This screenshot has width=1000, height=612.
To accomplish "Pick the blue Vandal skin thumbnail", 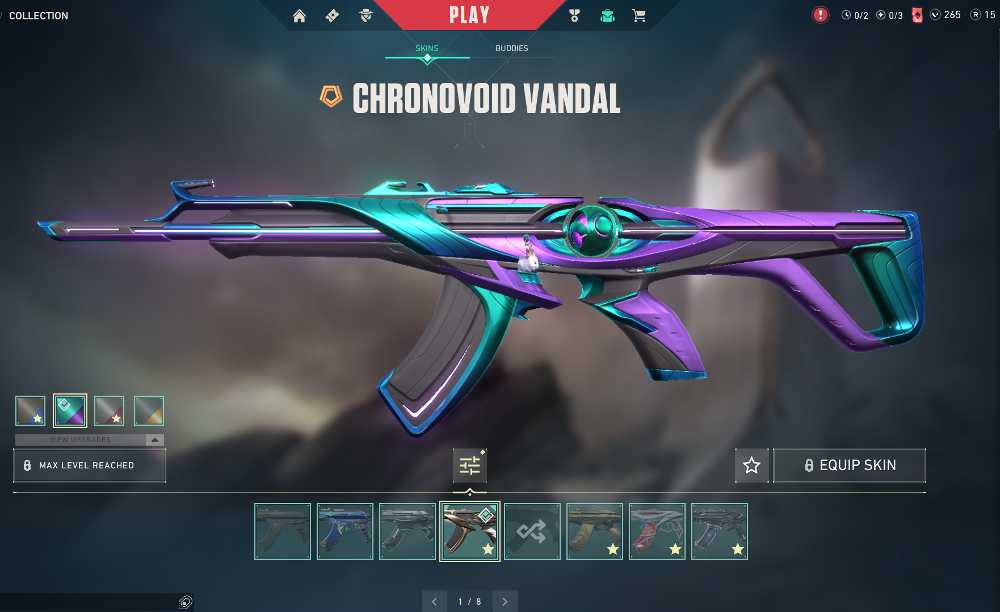I will click(345, 531).
